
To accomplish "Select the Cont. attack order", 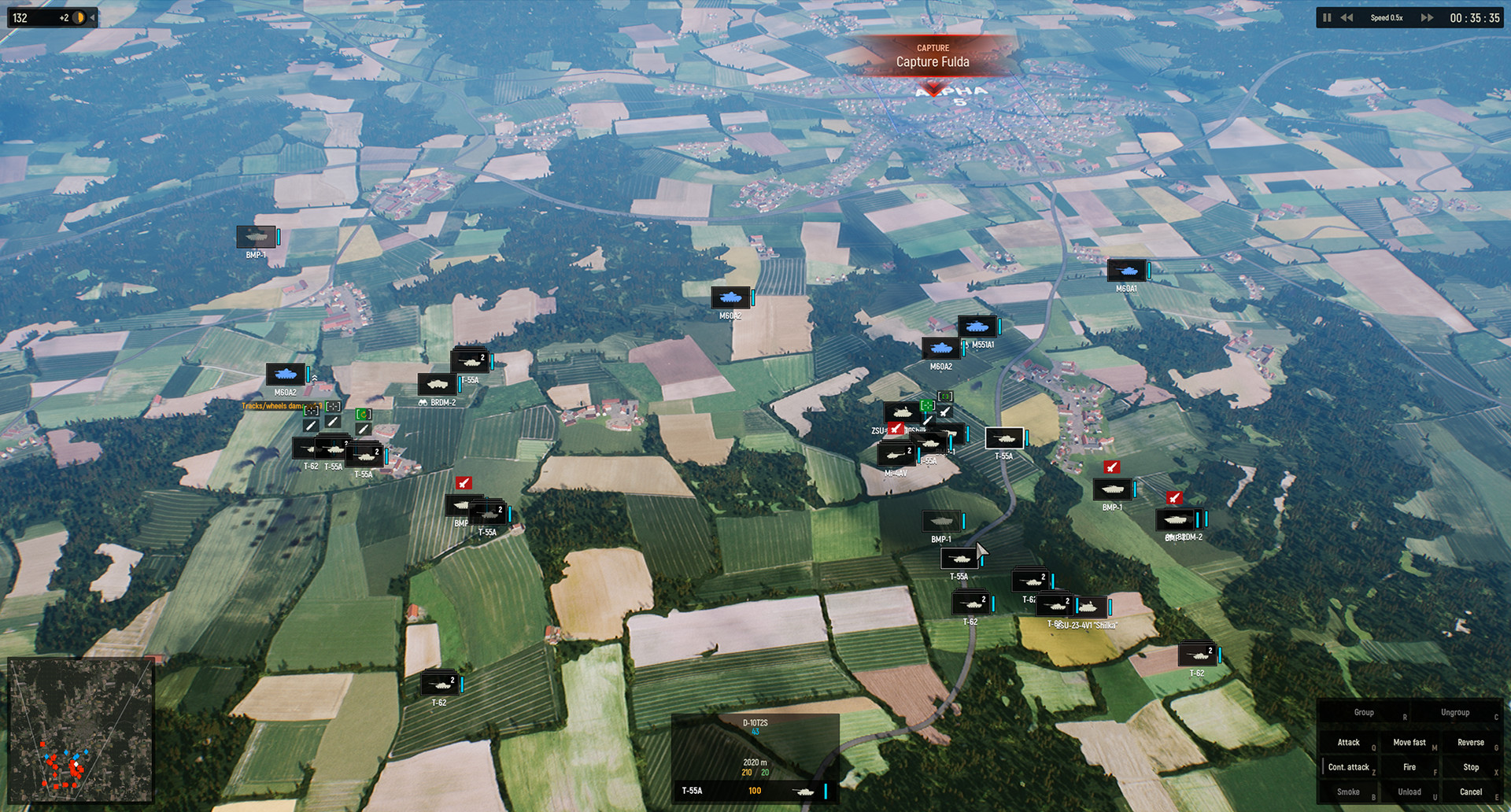I will tap(1349, 766).
